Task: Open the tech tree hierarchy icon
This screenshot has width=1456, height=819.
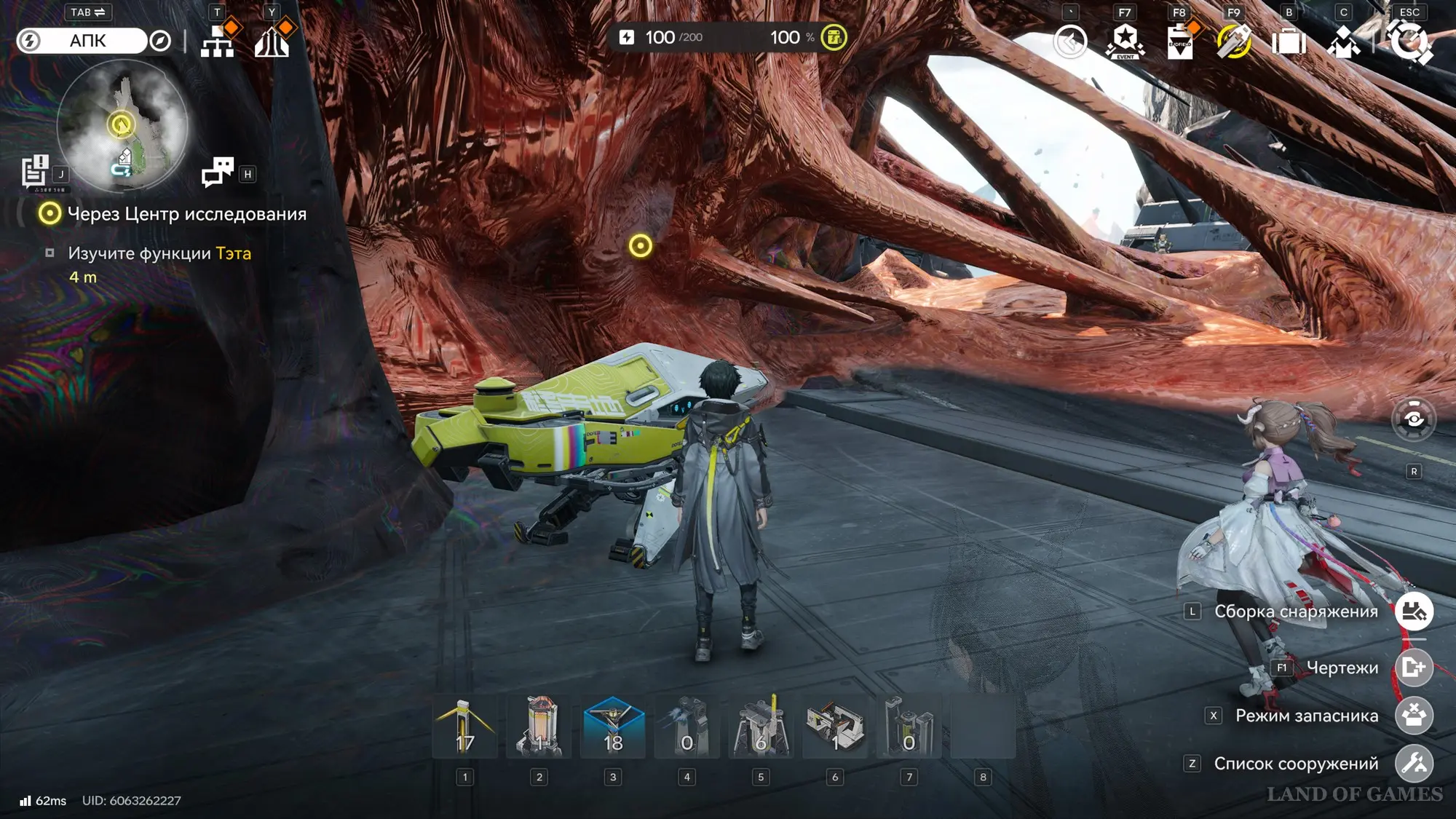Action: coord(218,41)
